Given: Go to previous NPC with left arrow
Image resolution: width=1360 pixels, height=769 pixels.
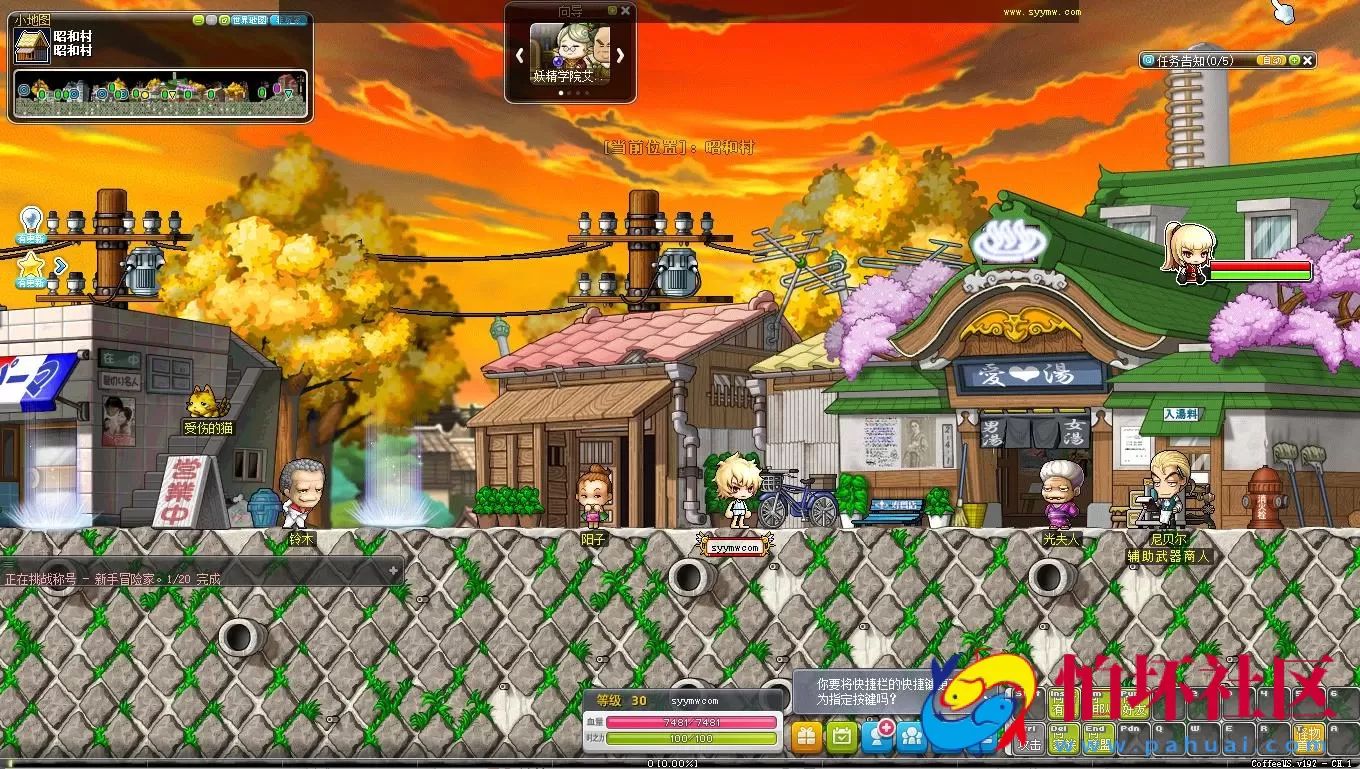Looking at the screenshot, I should click(x=519, y=55).
